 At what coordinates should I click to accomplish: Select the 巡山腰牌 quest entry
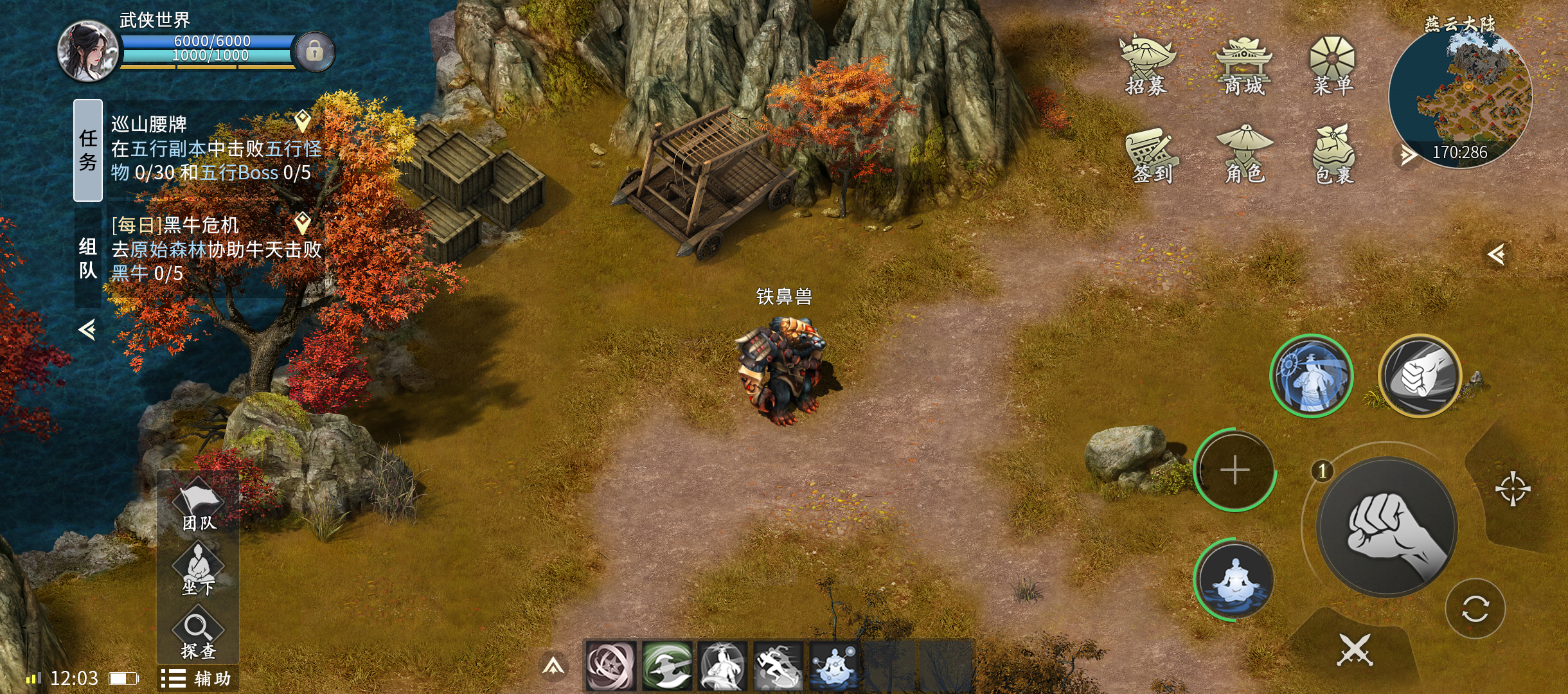click(x=212, y=148)
